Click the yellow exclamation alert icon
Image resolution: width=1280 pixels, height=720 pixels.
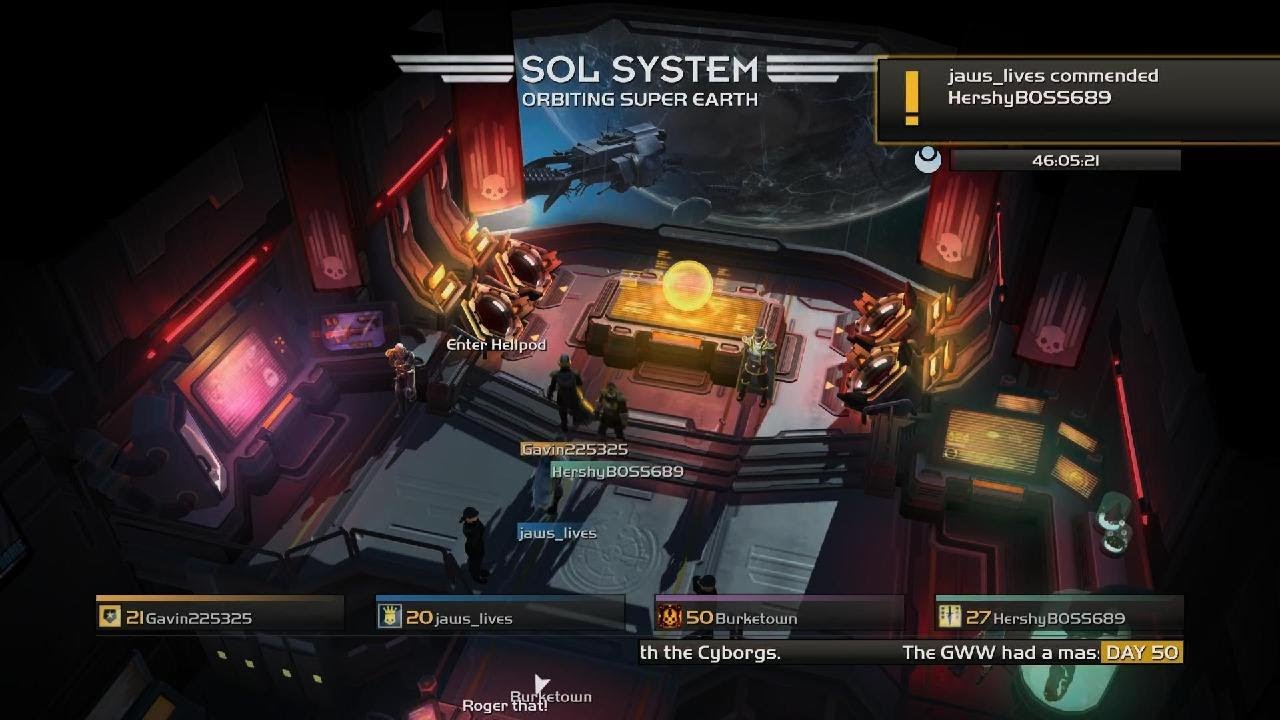point(911,97)
